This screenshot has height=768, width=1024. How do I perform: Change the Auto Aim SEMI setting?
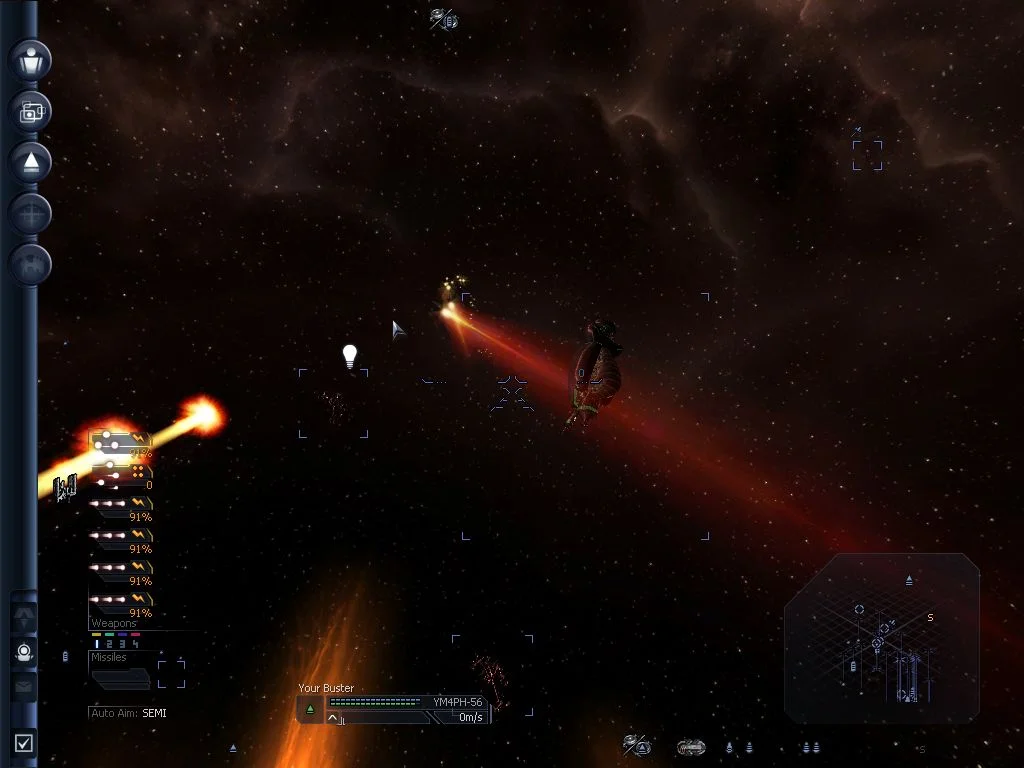(x=154, y=713)
